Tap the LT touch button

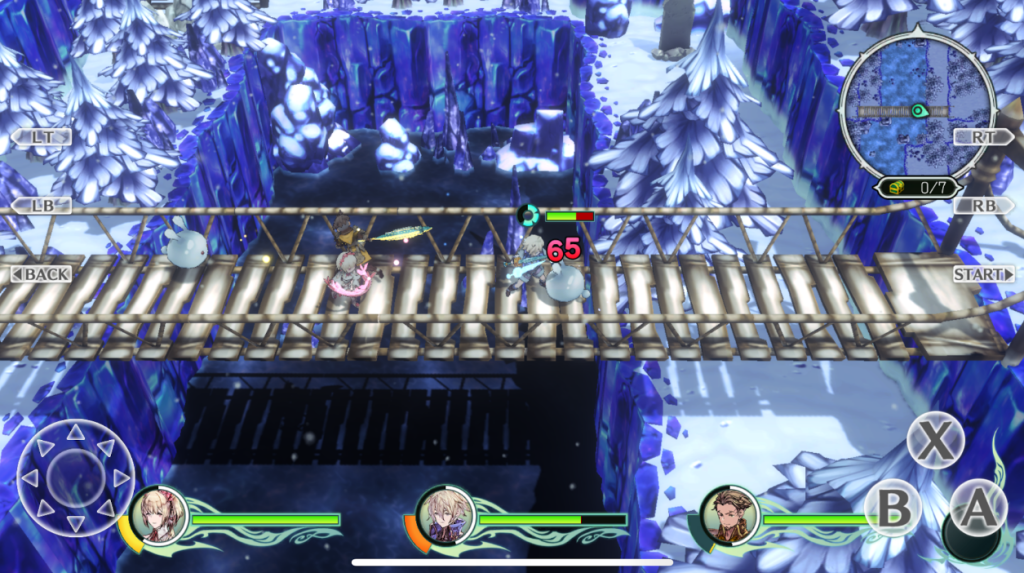pyautogui.click(x=42, y=137)
